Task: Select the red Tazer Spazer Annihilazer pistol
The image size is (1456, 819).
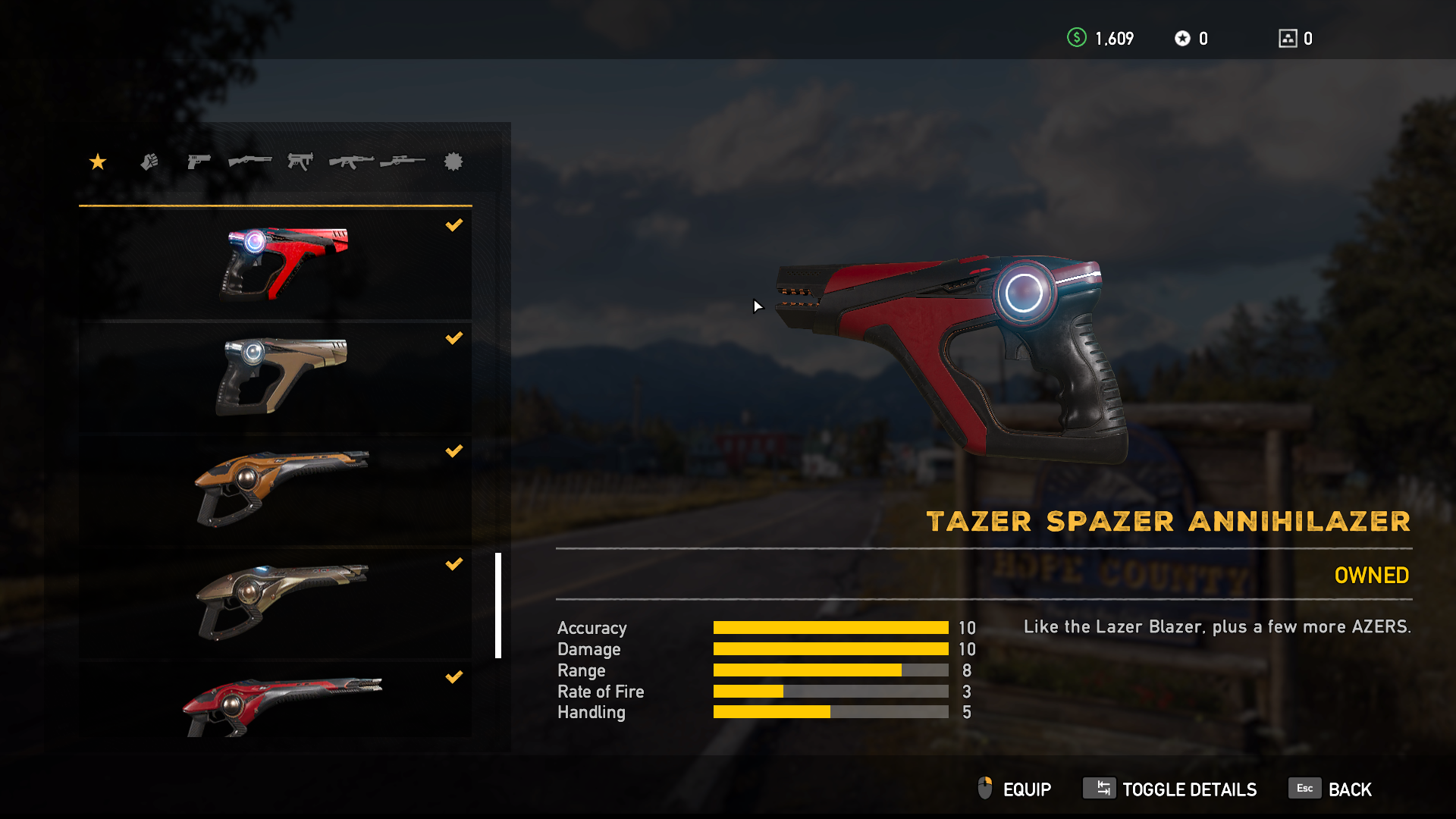Action: click(x=276, y=263)
